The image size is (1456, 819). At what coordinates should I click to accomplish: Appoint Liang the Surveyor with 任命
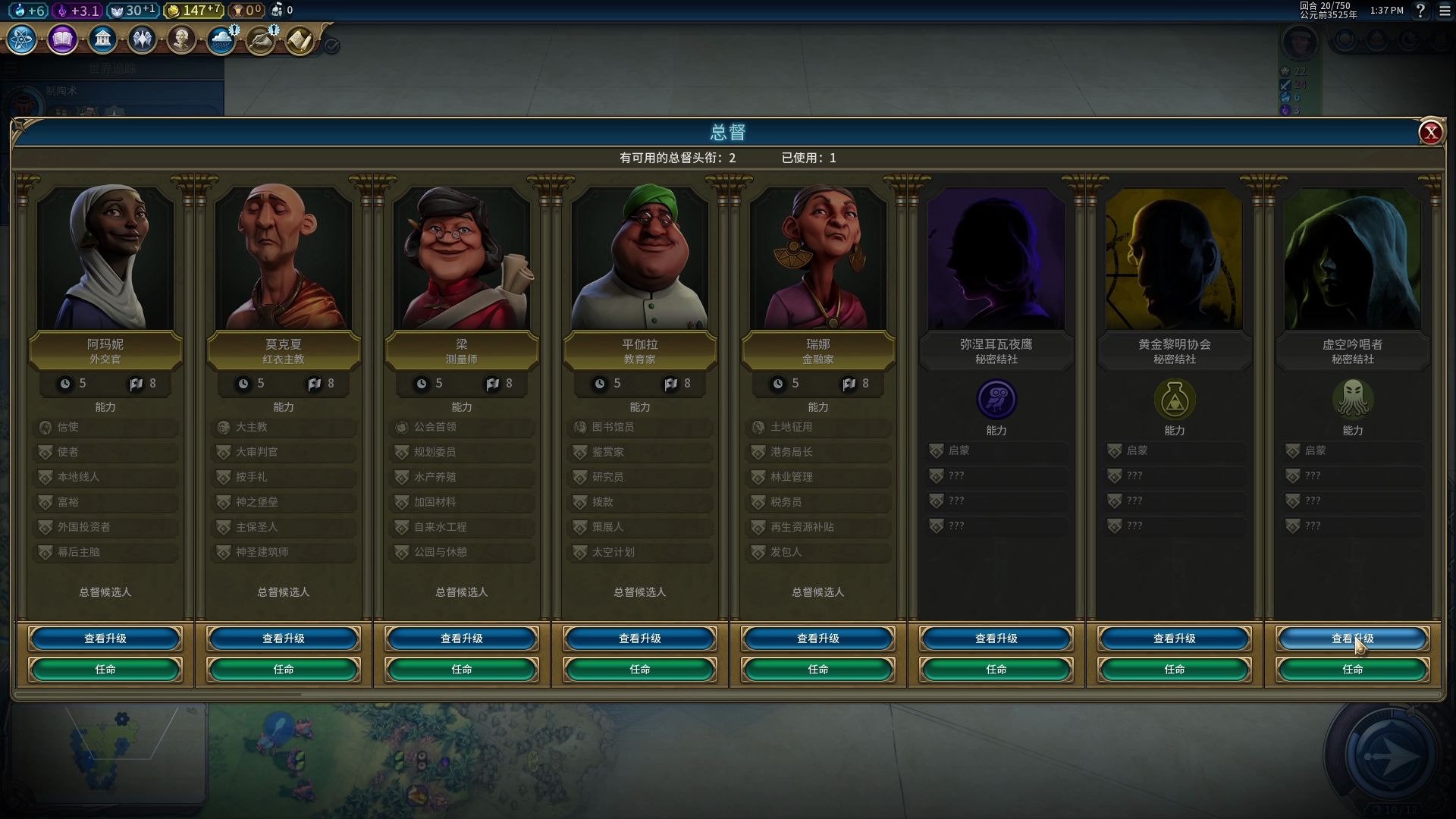(x=462, y=670)
